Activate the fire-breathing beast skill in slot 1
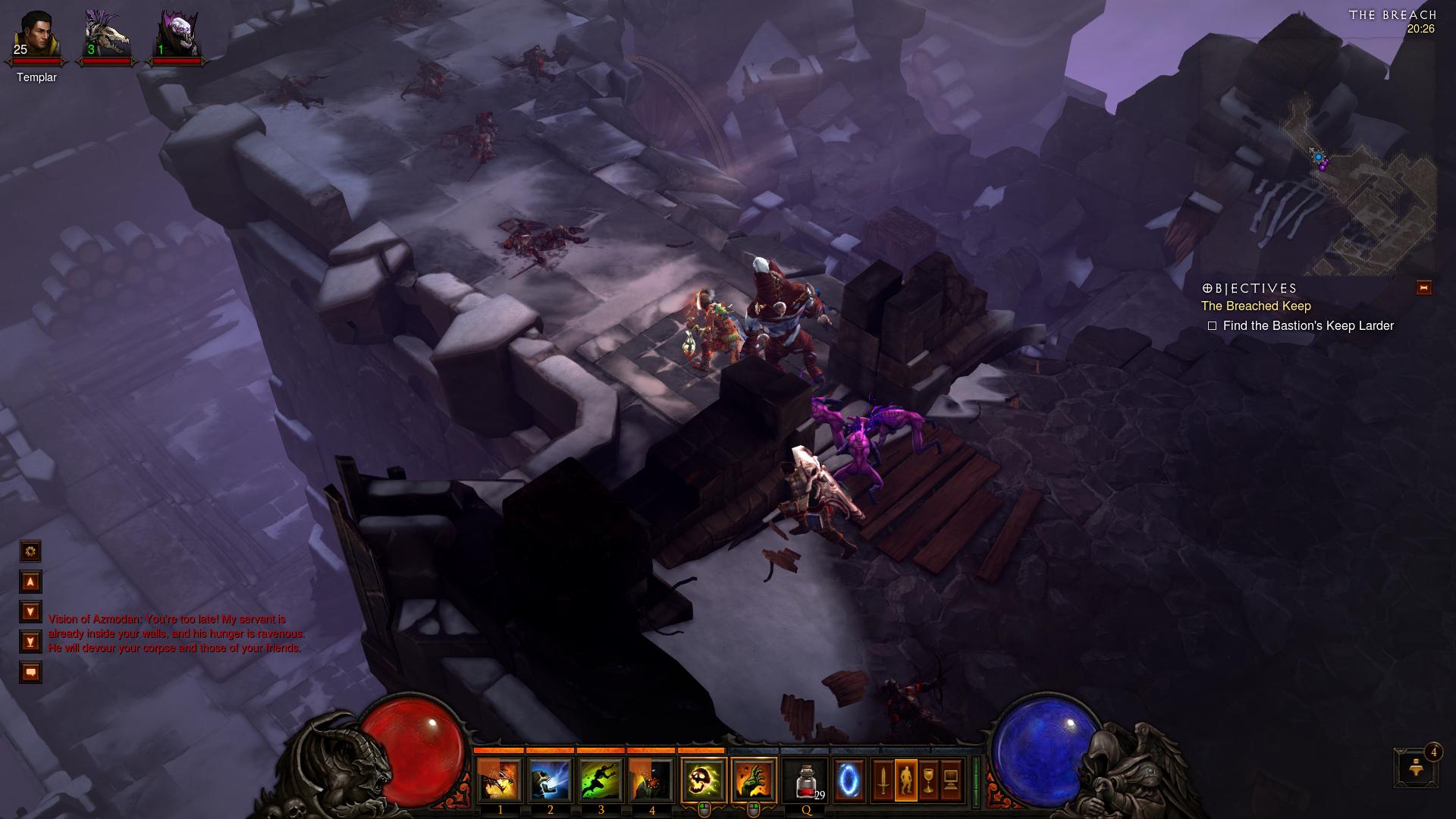The image size is (1456, 819). [x=499, y=780]
